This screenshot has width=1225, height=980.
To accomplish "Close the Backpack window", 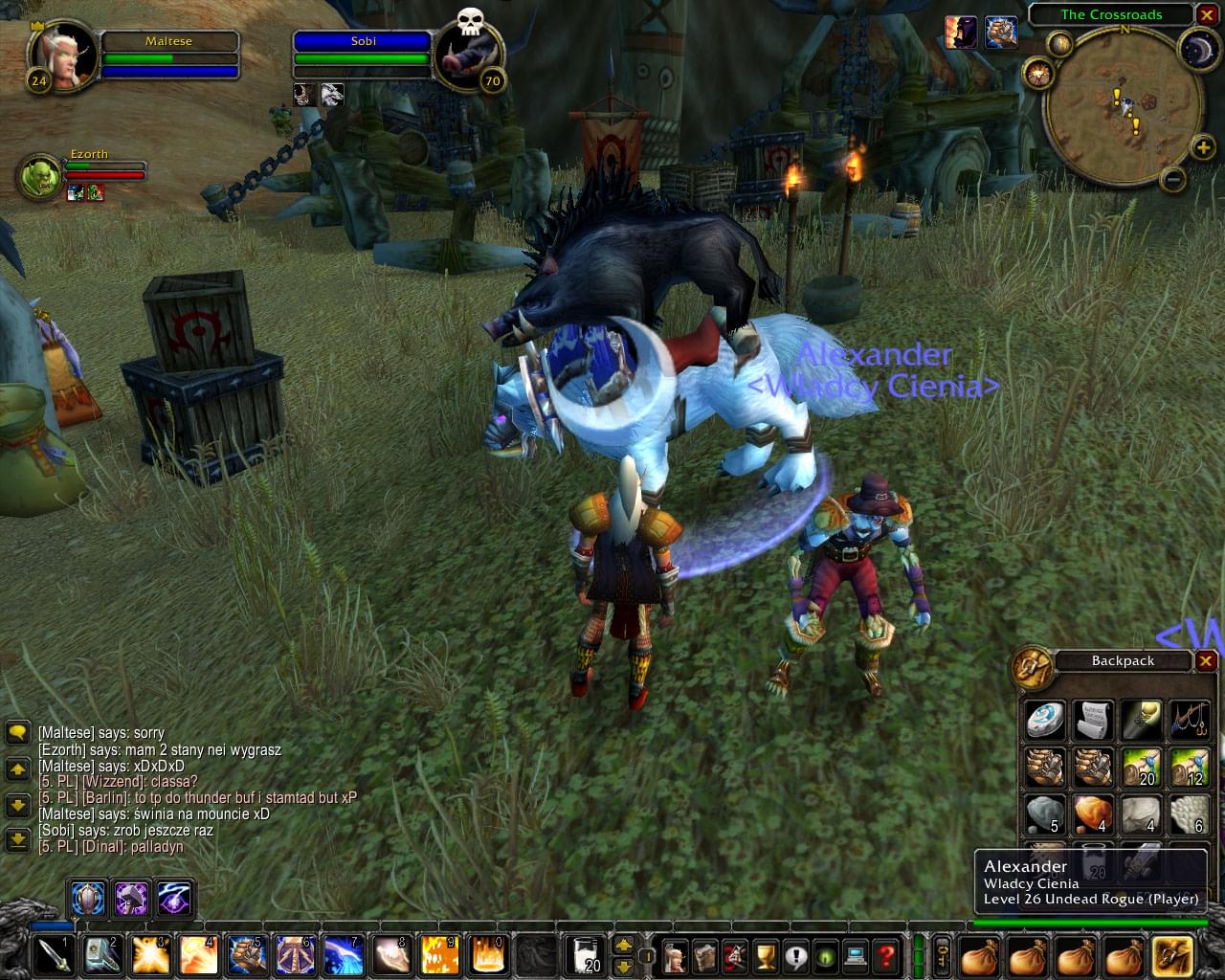I will click(x=1206, y=660).
